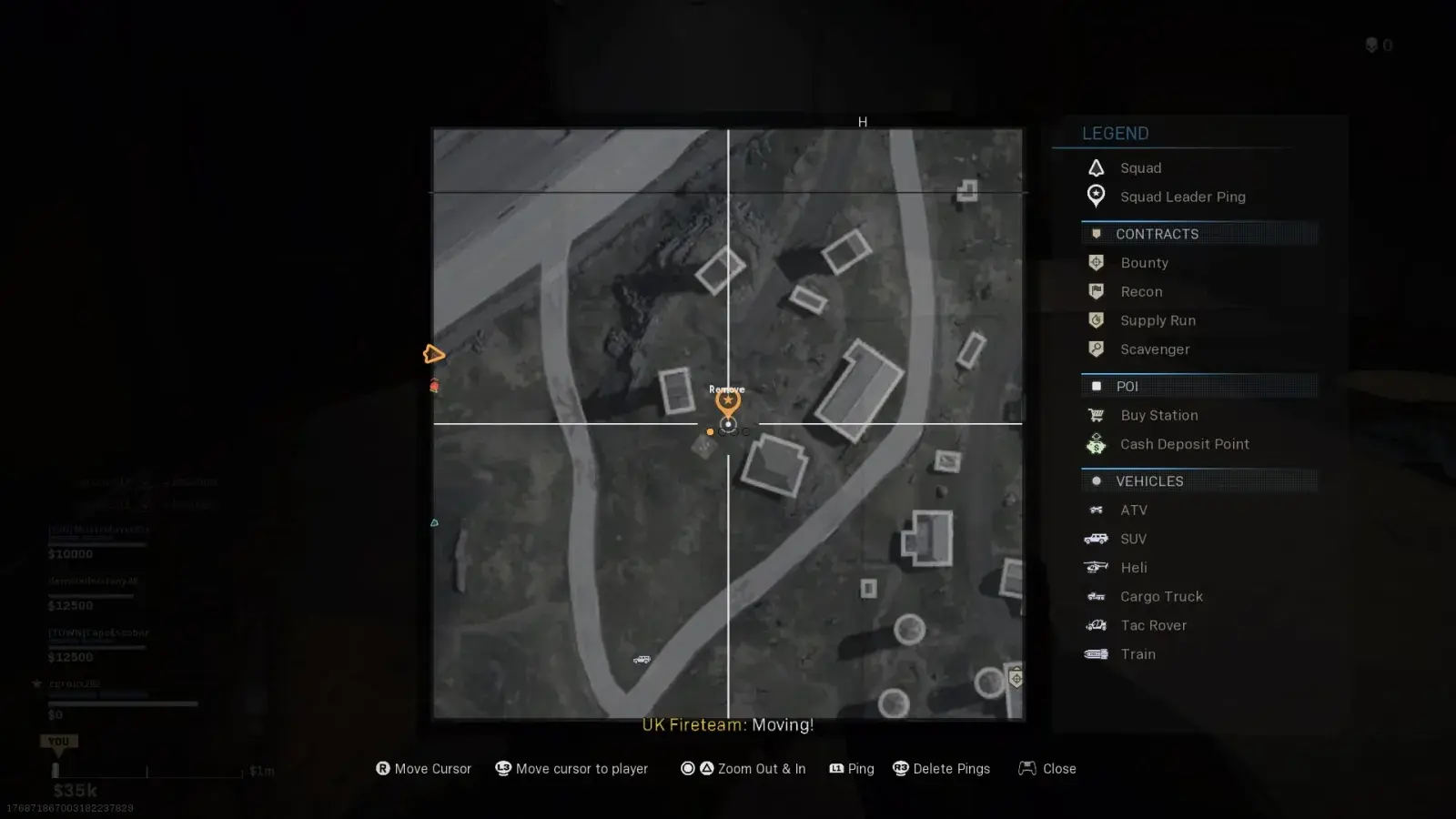Select the Buy Station shopping cart icon
This screenshot has width=1456, height=819.
[1097, 415]
